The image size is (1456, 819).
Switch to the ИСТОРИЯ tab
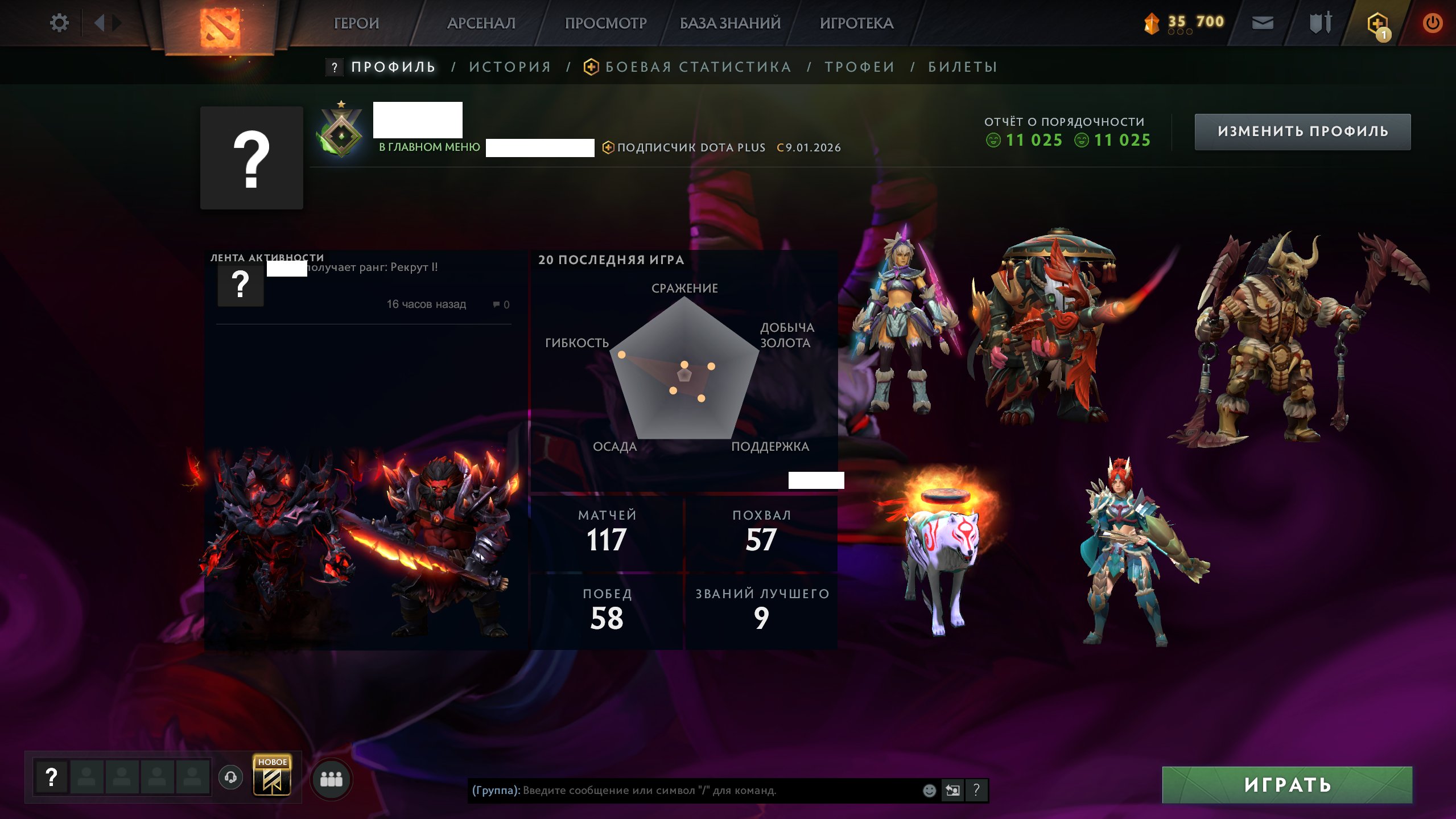point(509,67)
